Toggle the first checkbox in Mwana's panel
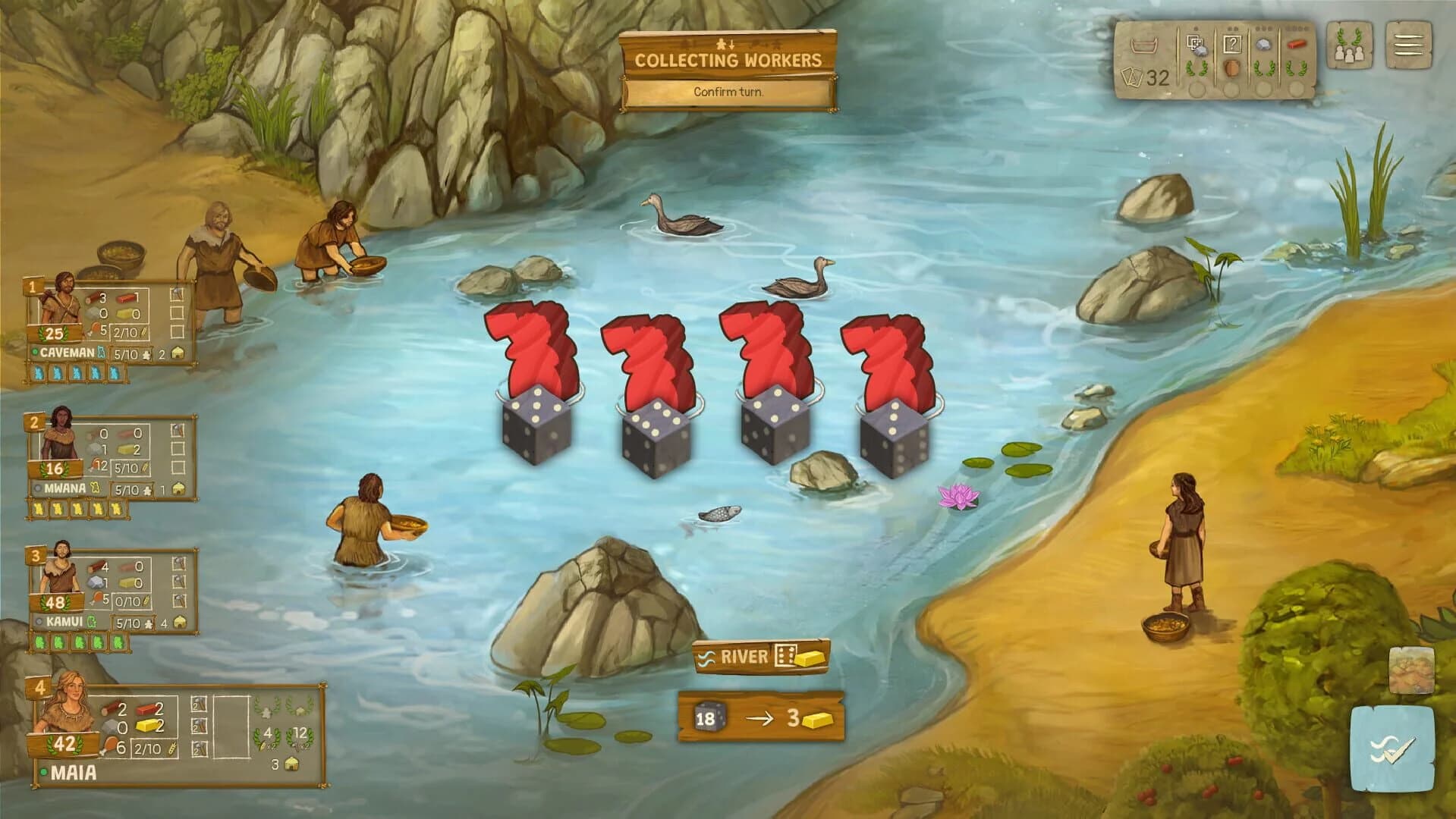This screenshot has width=1456, height=819. (178, 430)
